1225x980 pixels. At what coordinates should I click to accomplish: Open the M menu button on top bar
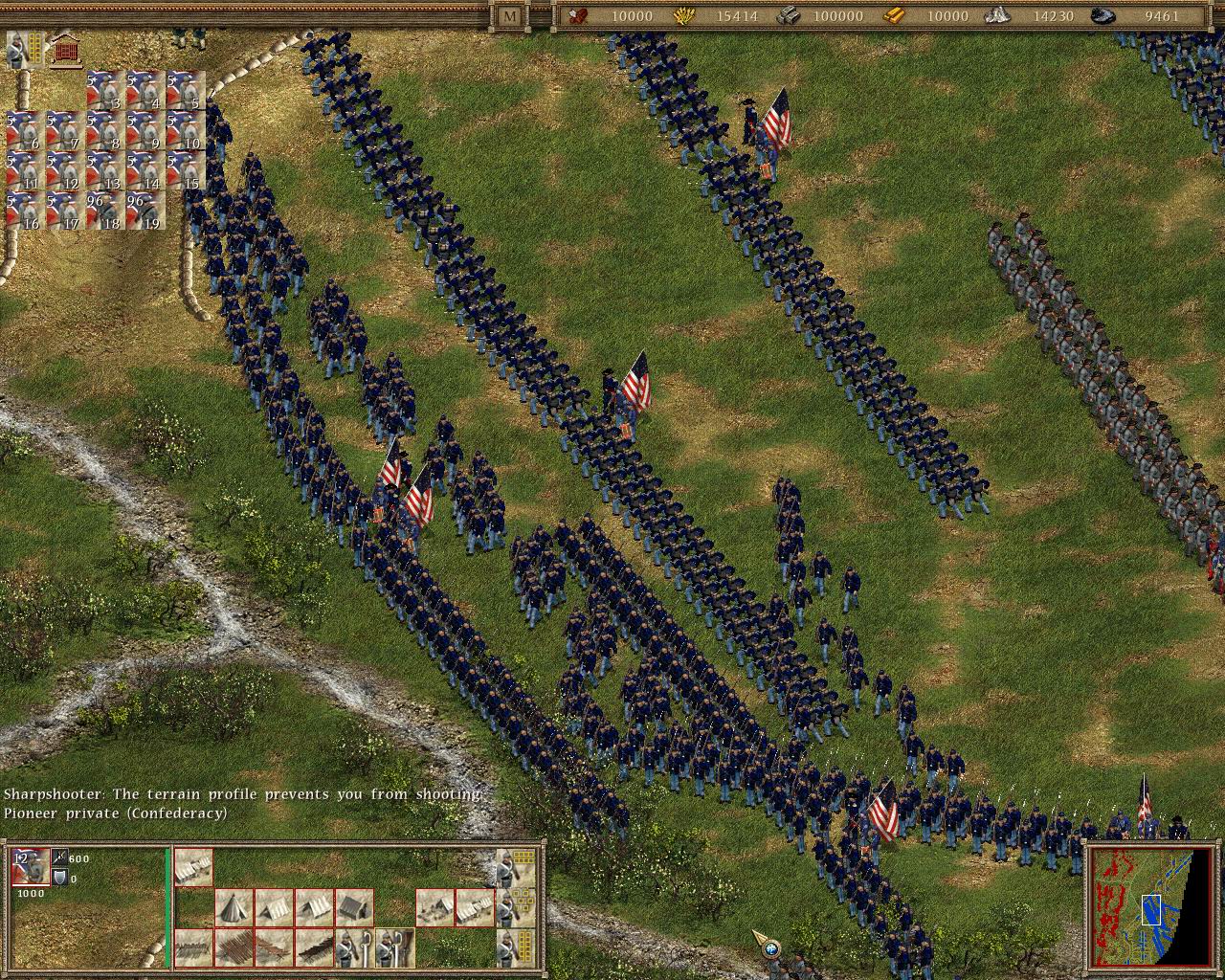click(x=508, y=15)
